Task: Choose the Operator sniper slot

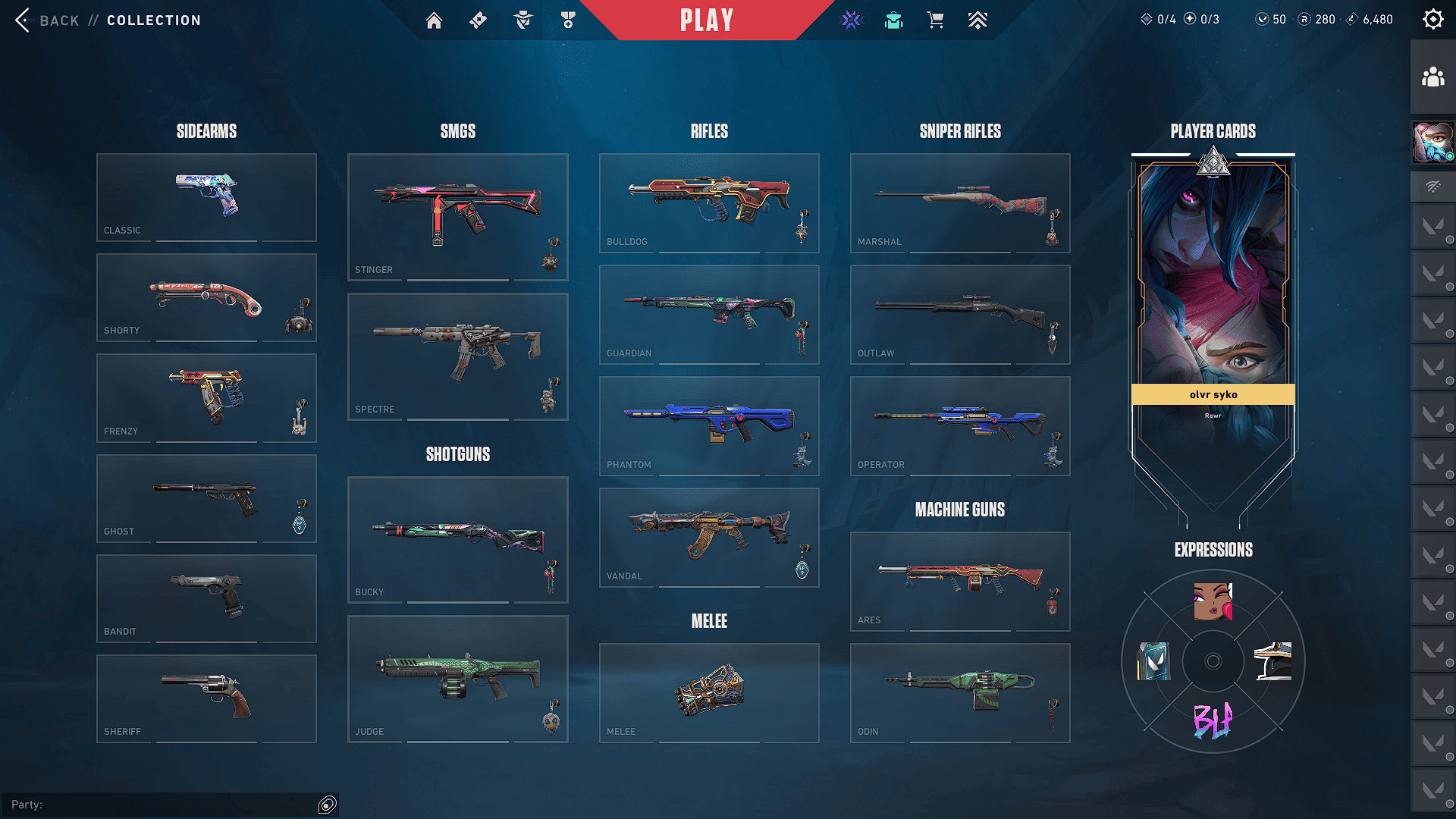Action: click(x=960, y=425)
